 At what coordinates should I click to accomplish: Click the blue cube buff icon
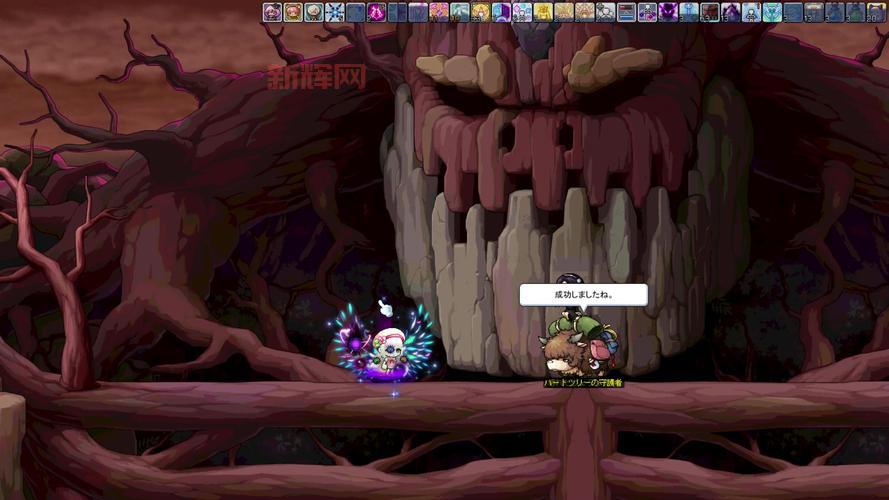[501, 12]
